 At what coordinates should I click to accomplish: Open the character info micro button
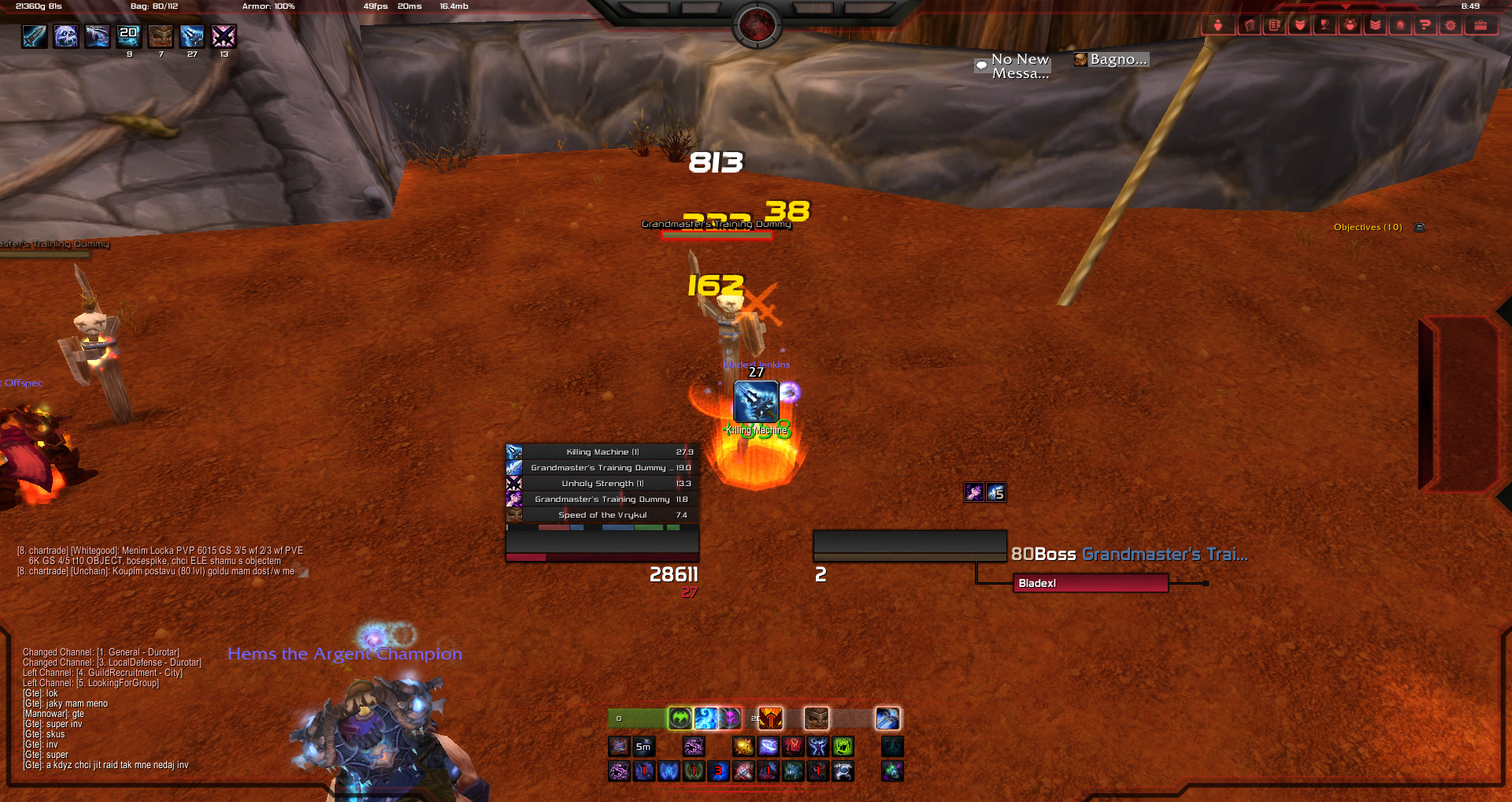tap(1217, 25)
